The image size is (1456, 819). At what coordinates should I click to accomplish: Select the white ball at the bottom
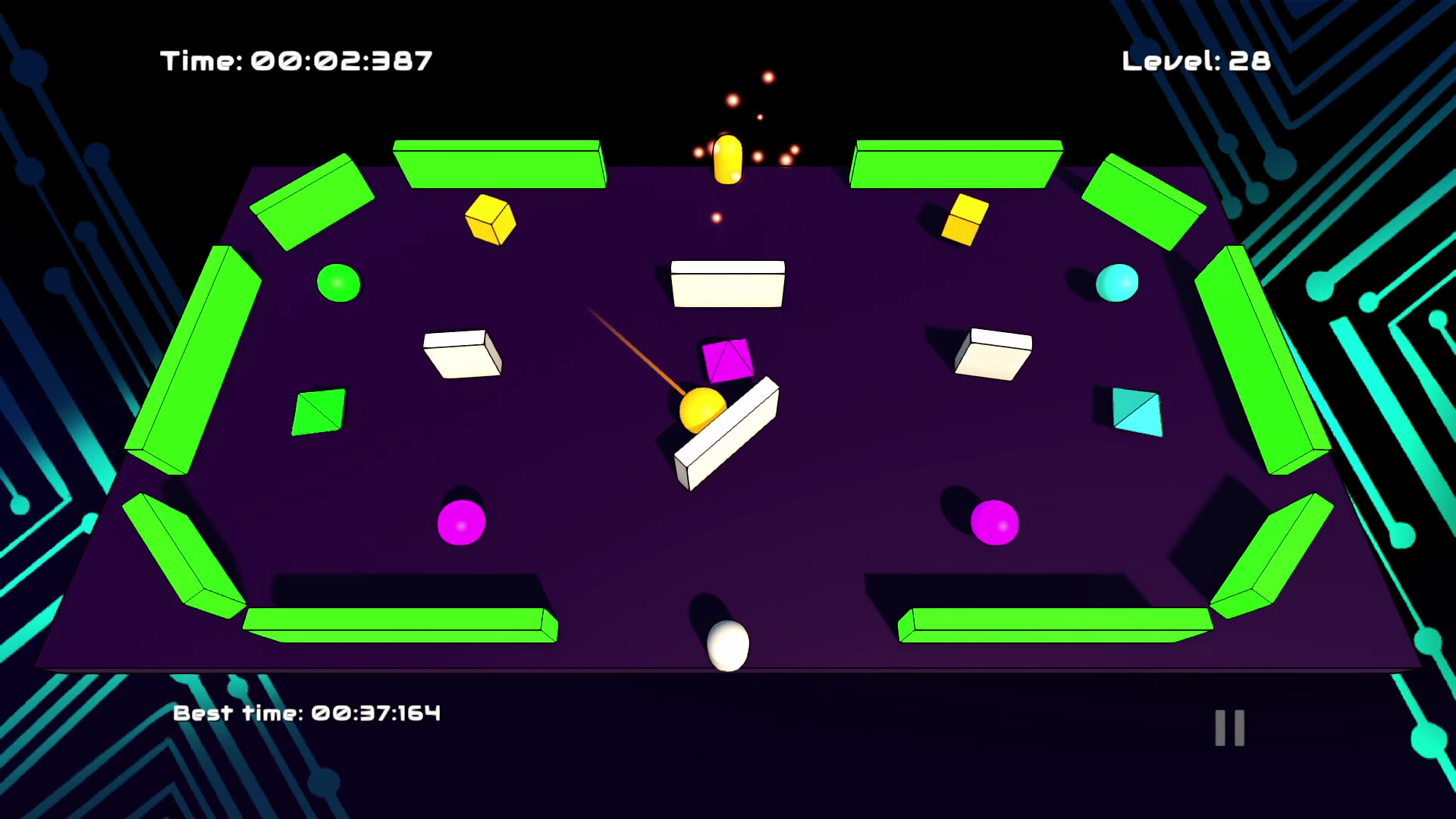(726, 646)
